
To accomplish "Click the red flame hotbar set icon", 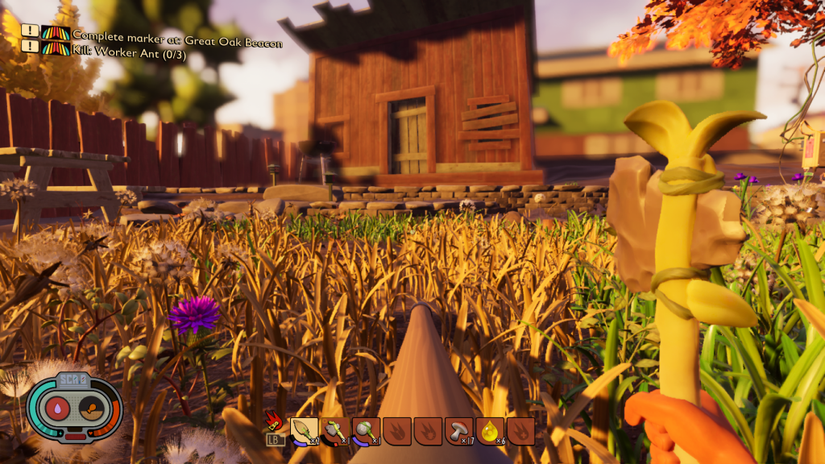I will (x=274, y=421).
